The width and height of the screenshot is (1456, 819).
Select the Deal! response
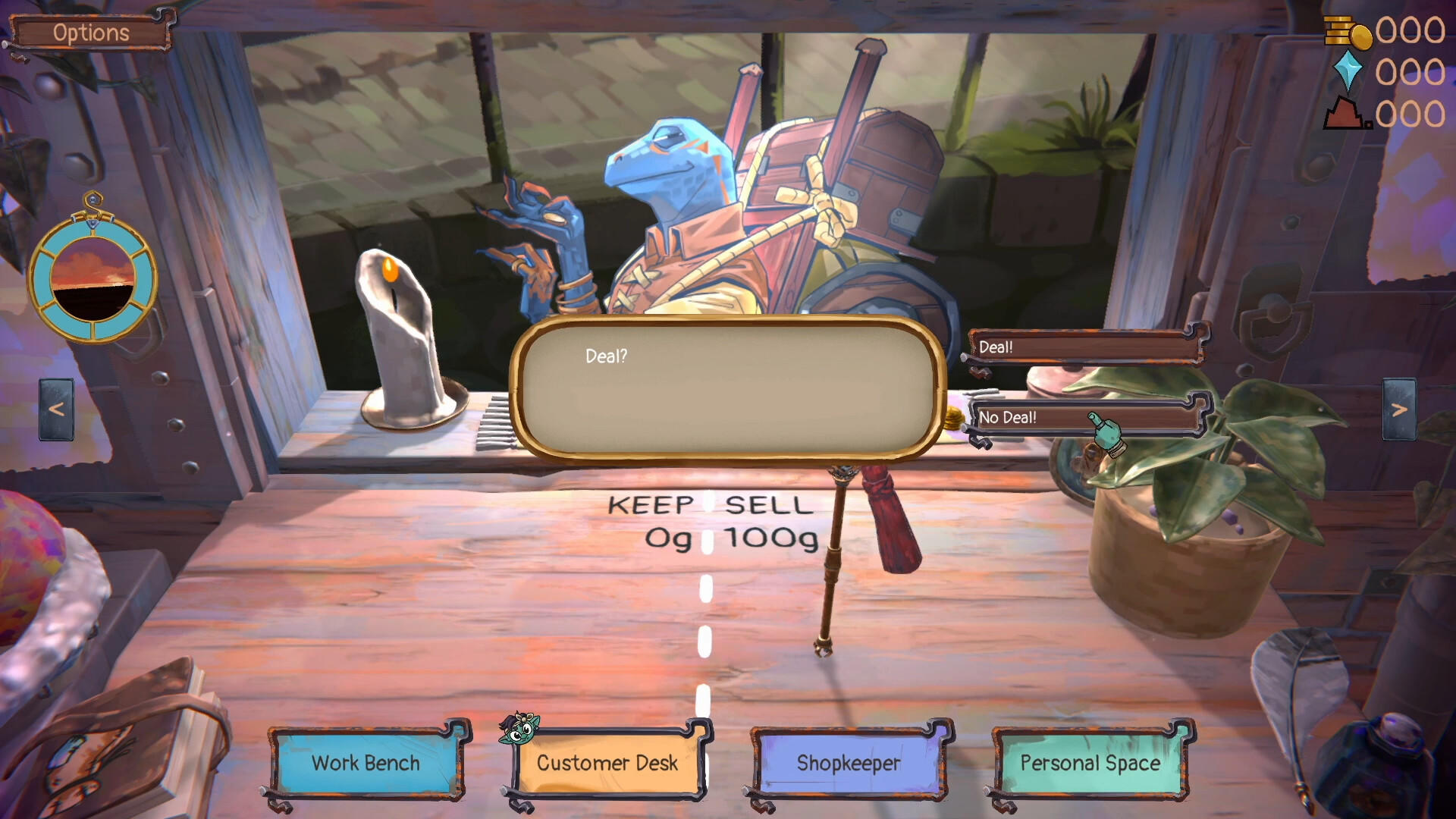point(1077,347)
